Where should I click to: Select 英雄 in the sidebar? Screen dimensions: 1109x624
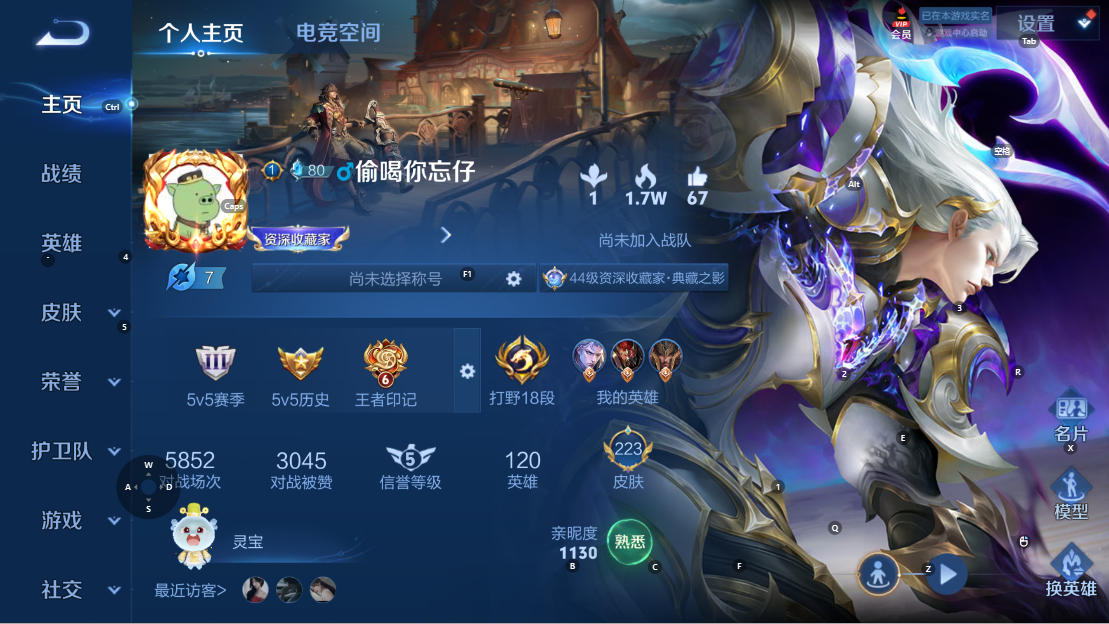click(61, 243)
